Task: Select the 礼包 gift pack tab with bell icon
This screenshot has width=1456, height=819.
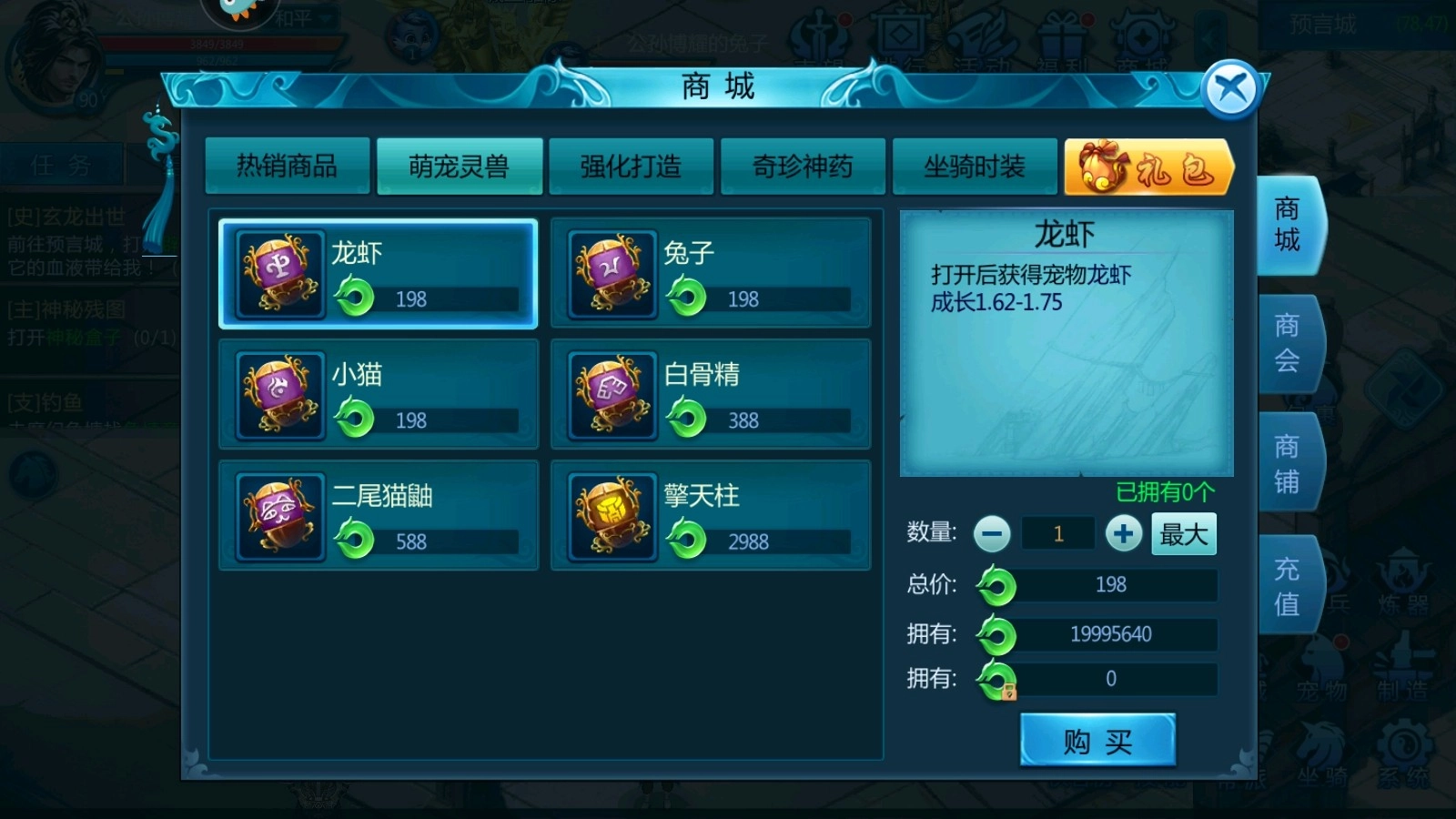Action: [x=1147, y=168]
